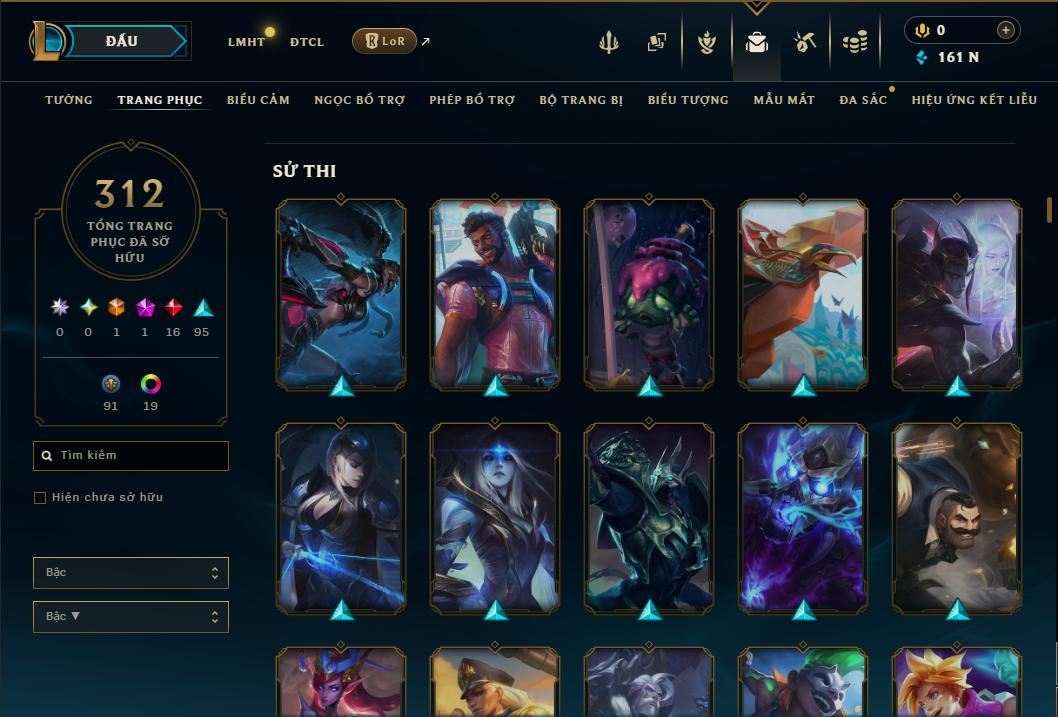Switch to the ĐTCL game mode

click(x=307, y=42)
